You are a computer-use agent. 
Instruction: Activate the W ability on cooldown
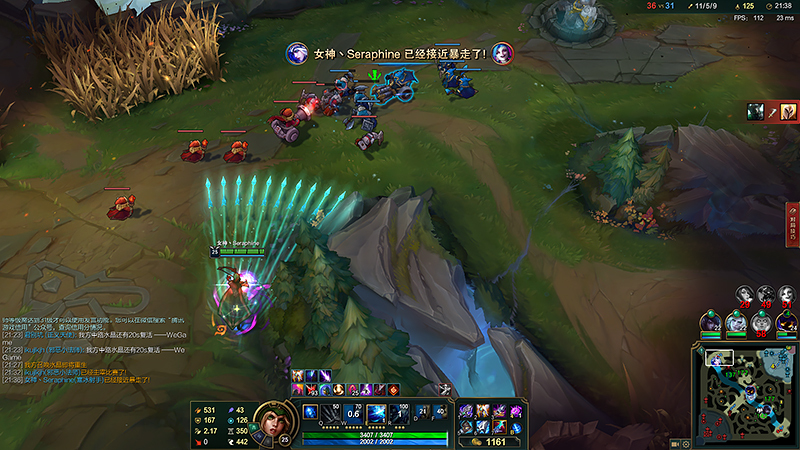[353, 412]
